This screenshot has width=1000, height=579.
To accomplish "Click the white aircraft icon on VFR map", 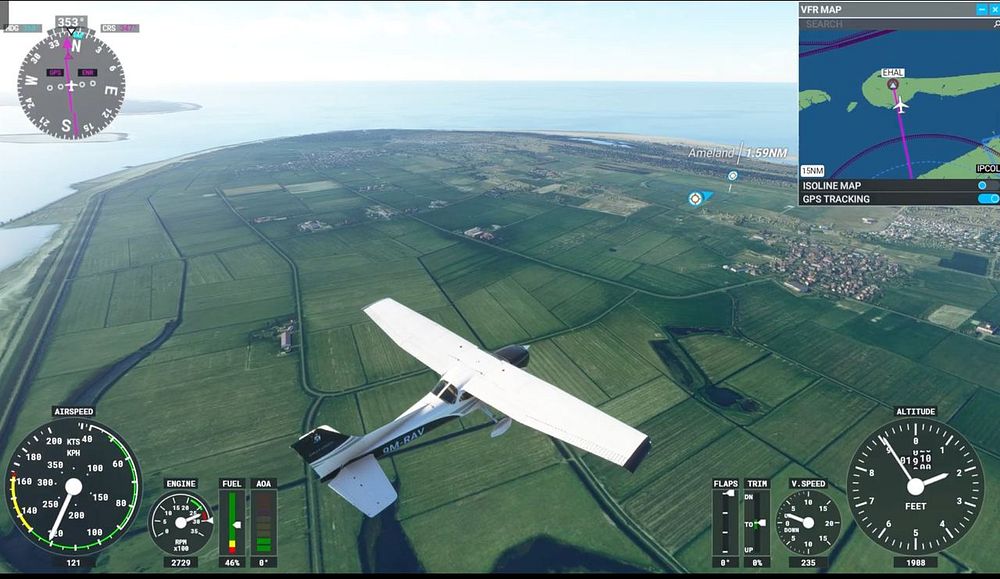I will [x=899, y=104].
